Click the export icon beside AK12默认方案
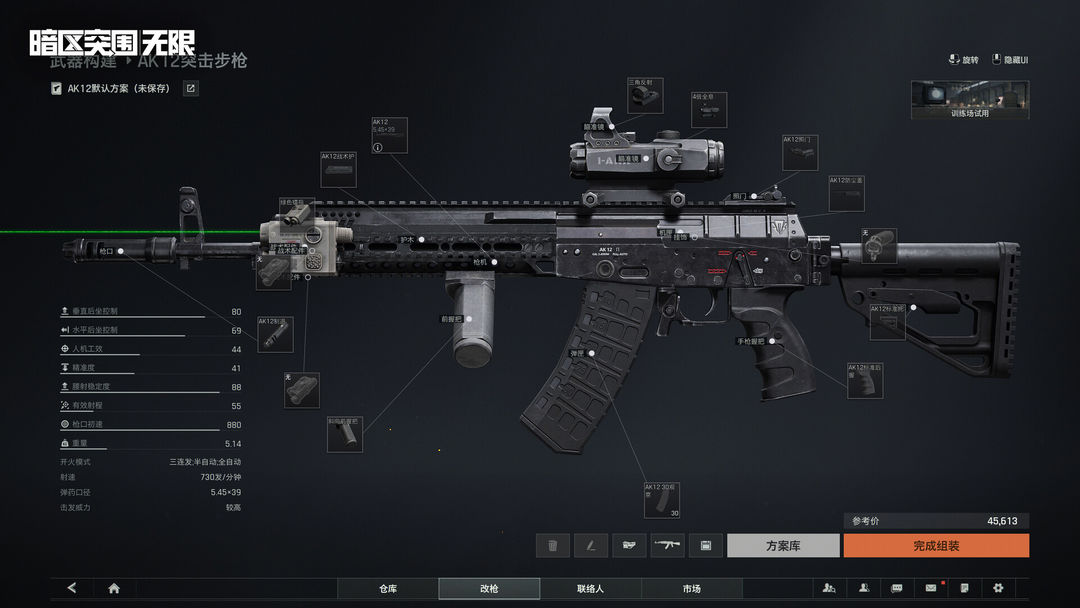 [x=190, y=88]
